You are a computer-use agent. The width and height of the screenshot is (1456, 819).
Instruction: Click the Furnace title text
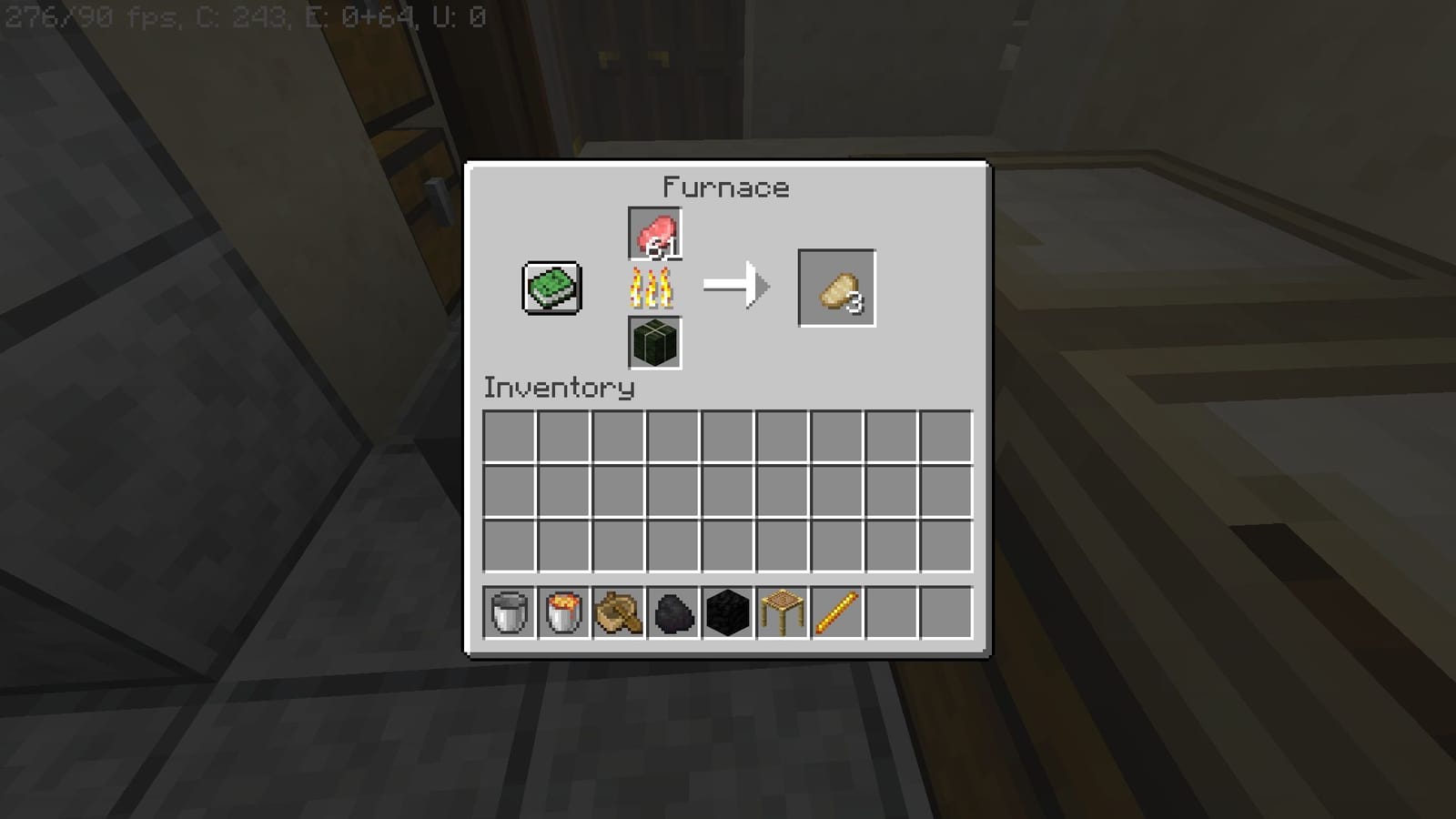[725, 187]
